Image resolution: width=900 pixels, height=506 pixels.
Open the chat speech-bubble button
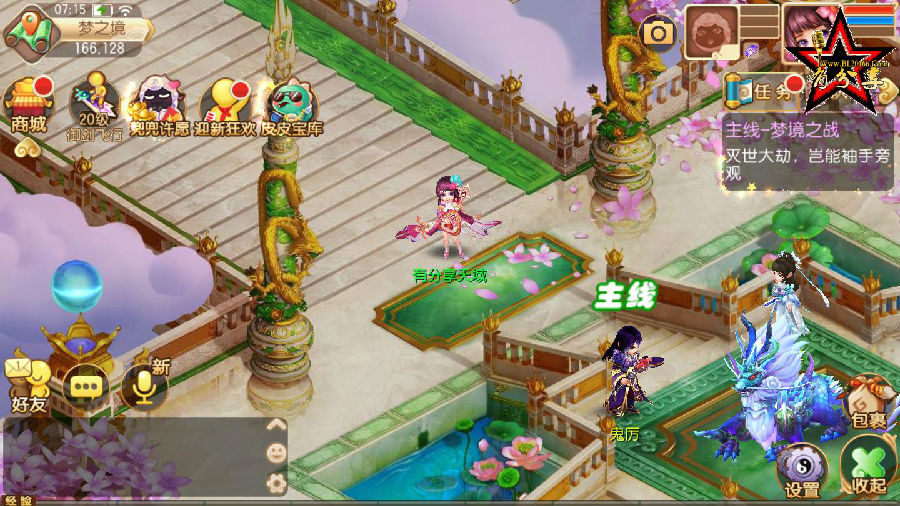click(x=86, y=385)
